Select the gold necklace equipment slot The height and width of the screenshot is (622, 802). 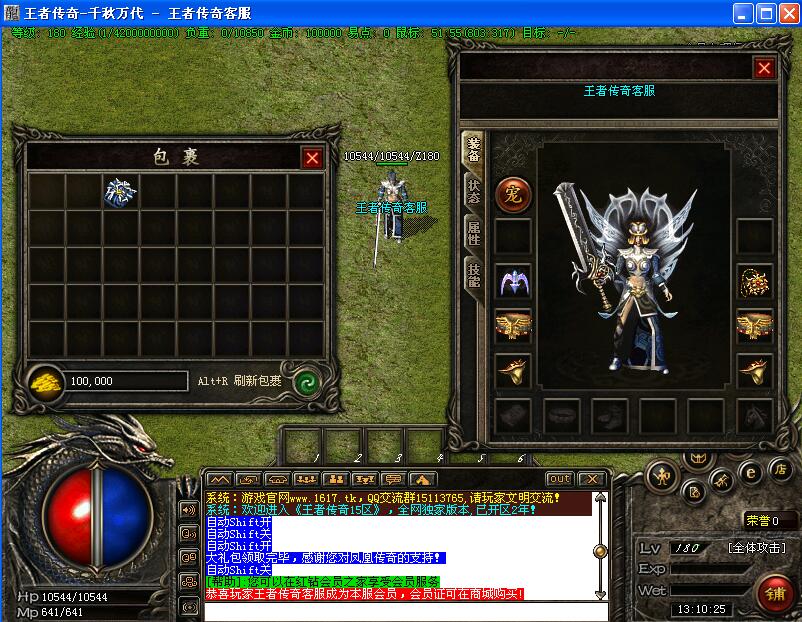click(754, 282)
